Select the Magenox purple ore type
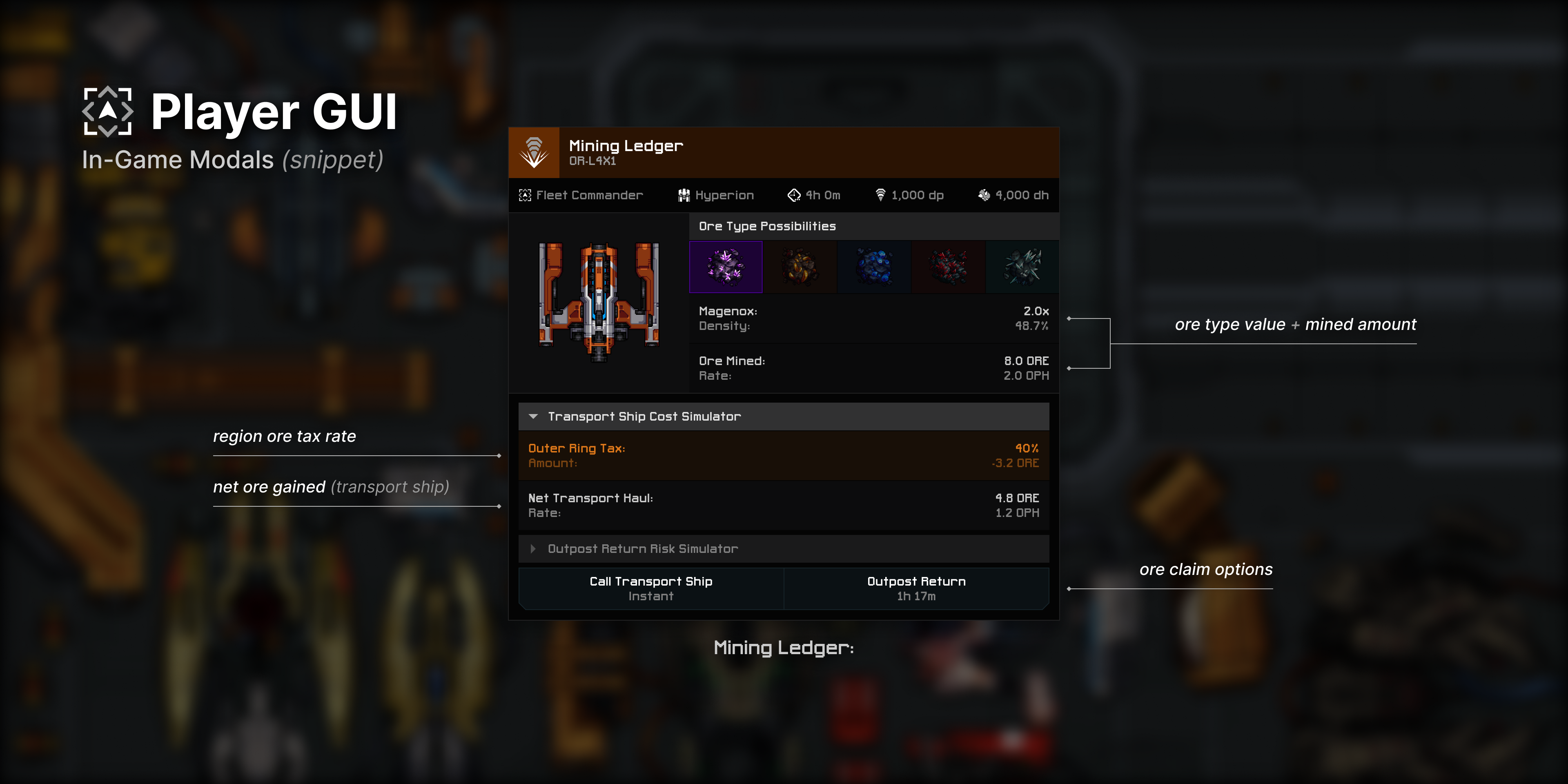The width and height of the screenshot is (1568, 784). pos(726,267)
